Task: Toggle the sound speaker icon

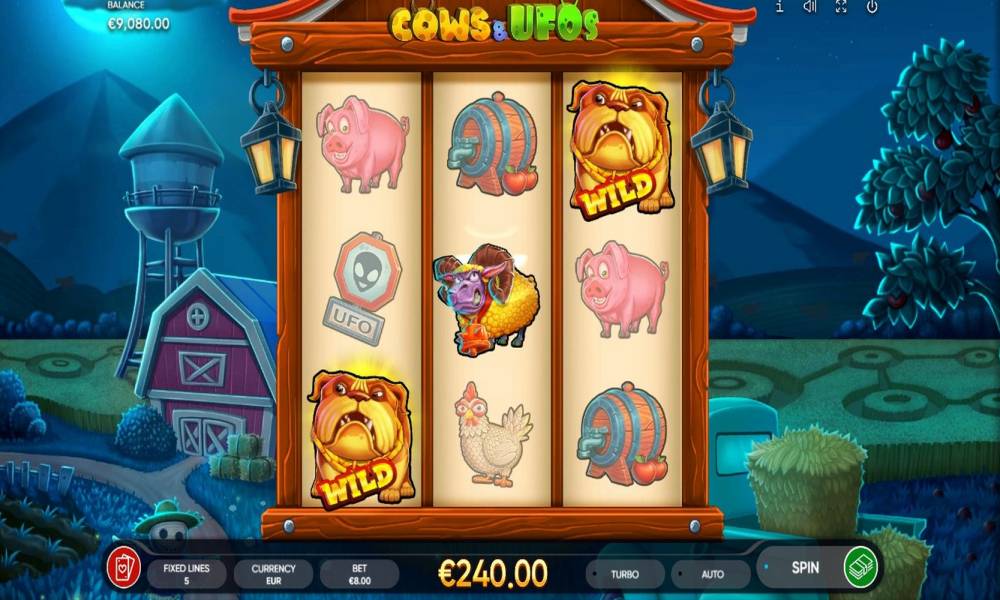Action: tap(810, 7)
